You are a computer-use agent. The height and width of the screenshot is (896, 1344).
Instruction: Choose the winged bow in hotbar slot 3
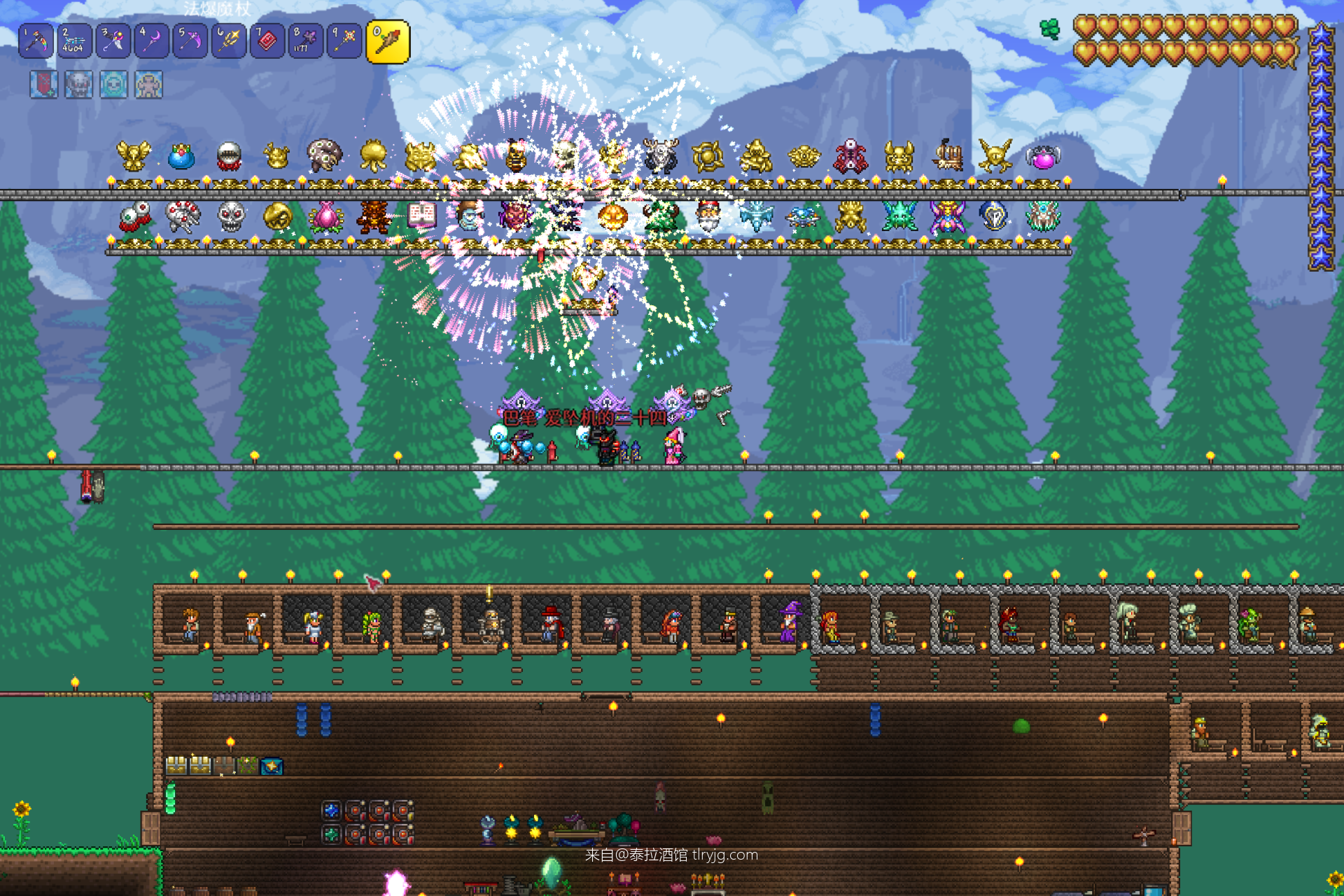(113, 41)
